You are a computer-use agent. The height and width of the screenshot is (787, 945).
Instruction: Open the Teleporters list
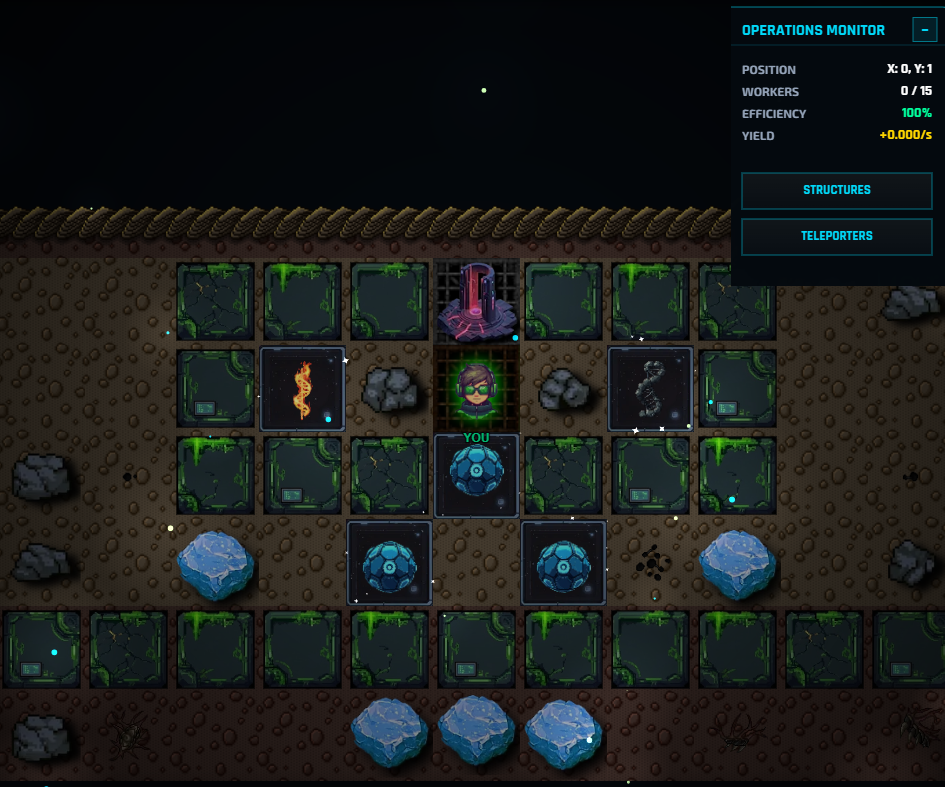(836, 236)
